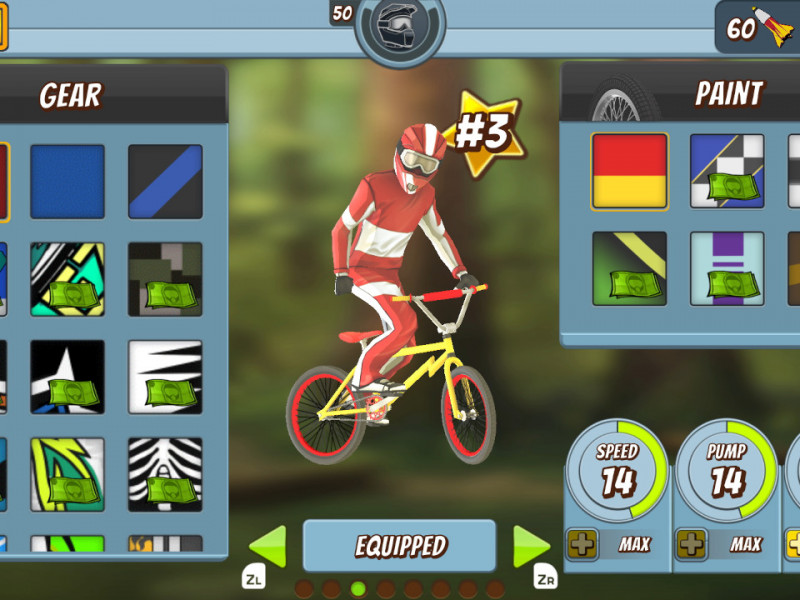Go to previous item with left green arrow

click(267, 547)
